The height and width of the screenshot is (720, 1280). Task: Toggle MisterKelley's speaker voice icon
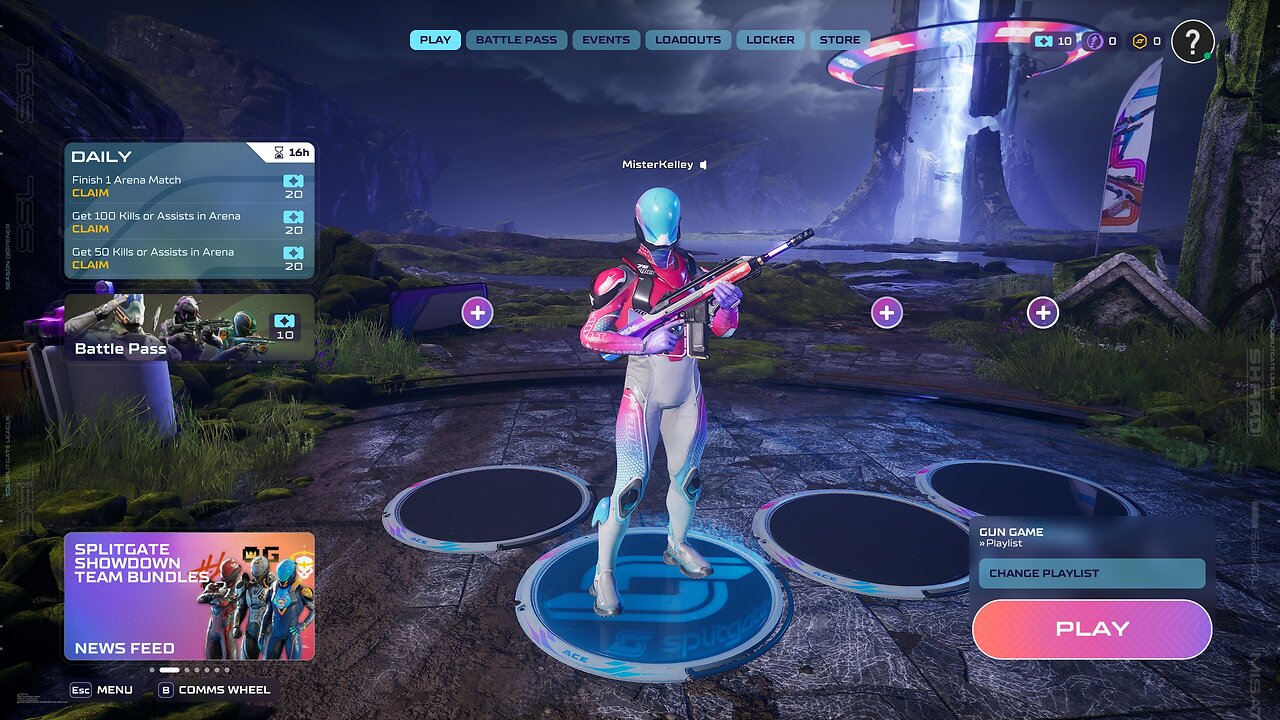(704, 165)
